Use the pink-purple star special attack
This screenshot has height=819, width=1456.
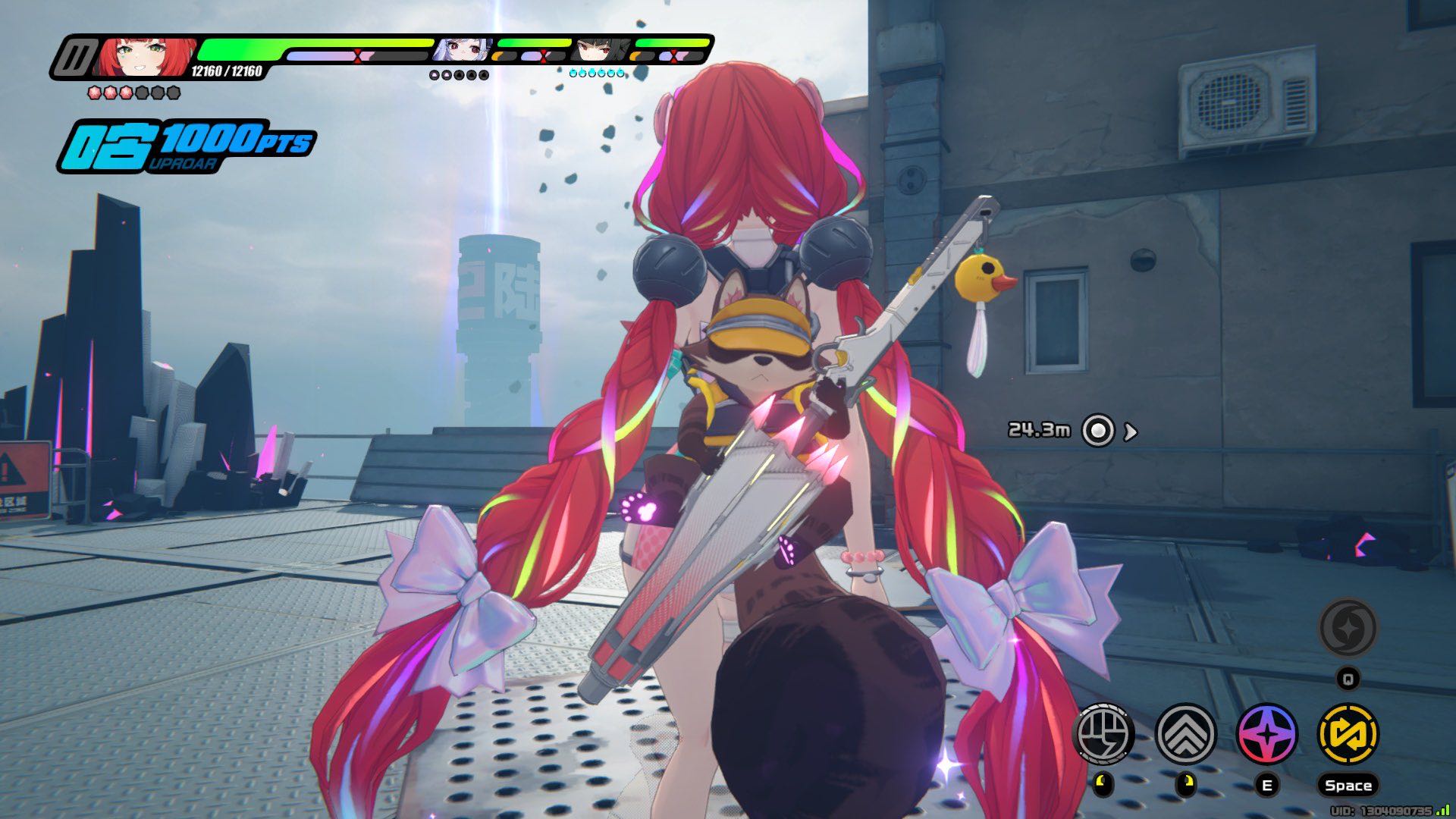pos(1266,733)
